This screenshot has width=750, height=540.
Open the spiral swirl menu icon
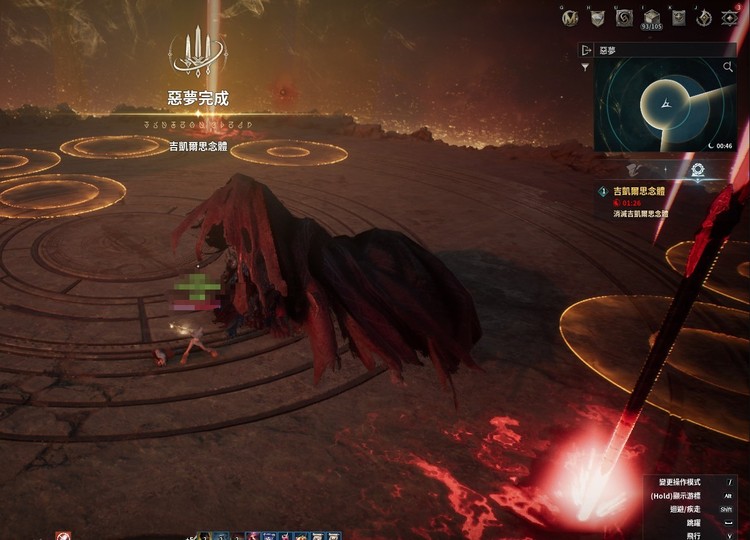pyautogui.click(x=624, y=17)
